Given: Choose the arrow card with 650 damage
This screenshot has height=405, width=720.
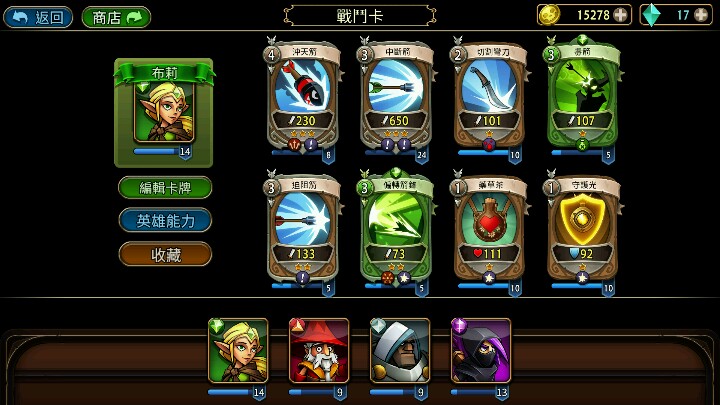Looking at the screenshot, I should point(395,95).
